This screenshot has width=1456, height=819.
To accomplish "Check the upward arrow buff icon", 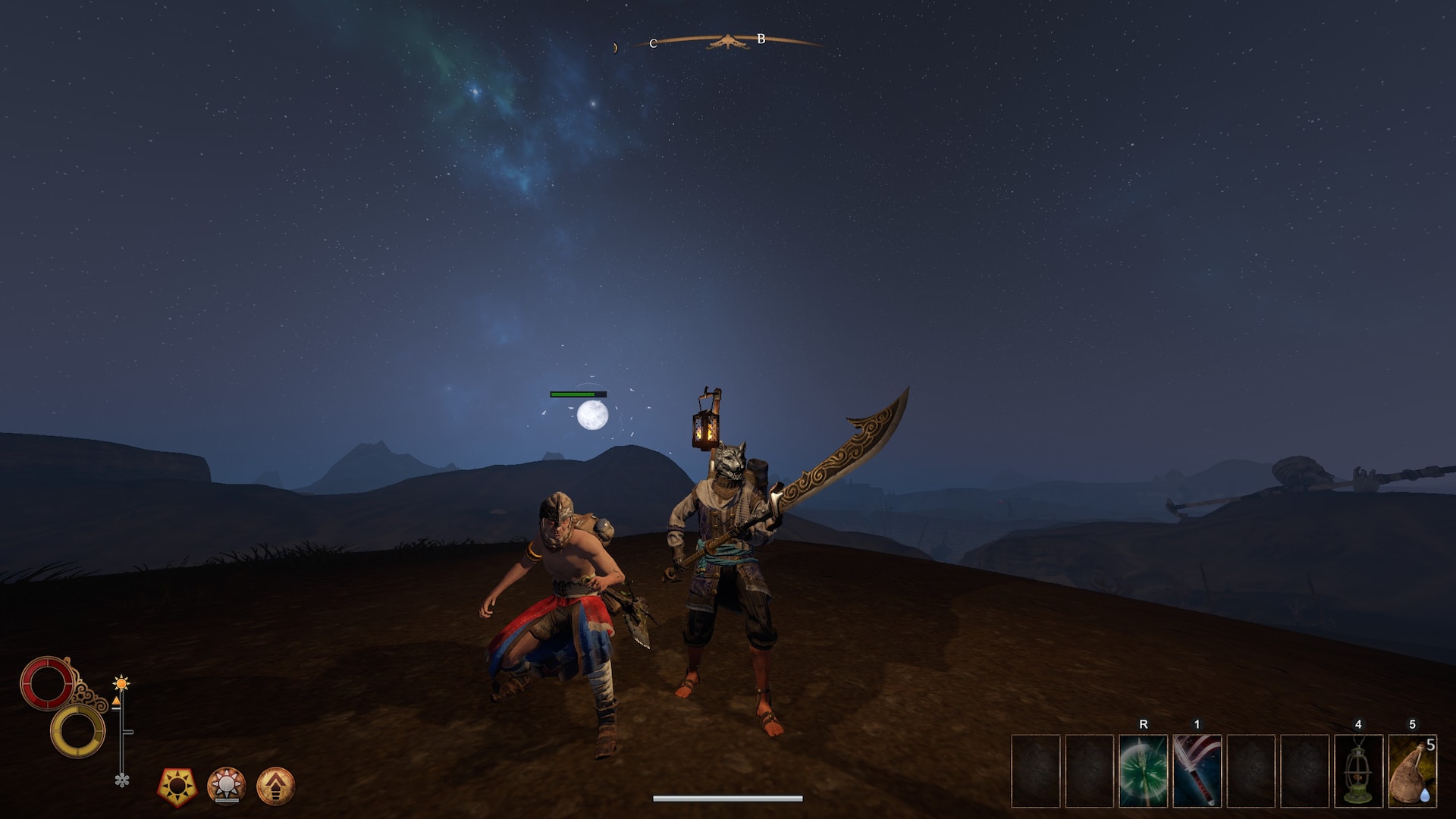I will click(x=275, y=786).
